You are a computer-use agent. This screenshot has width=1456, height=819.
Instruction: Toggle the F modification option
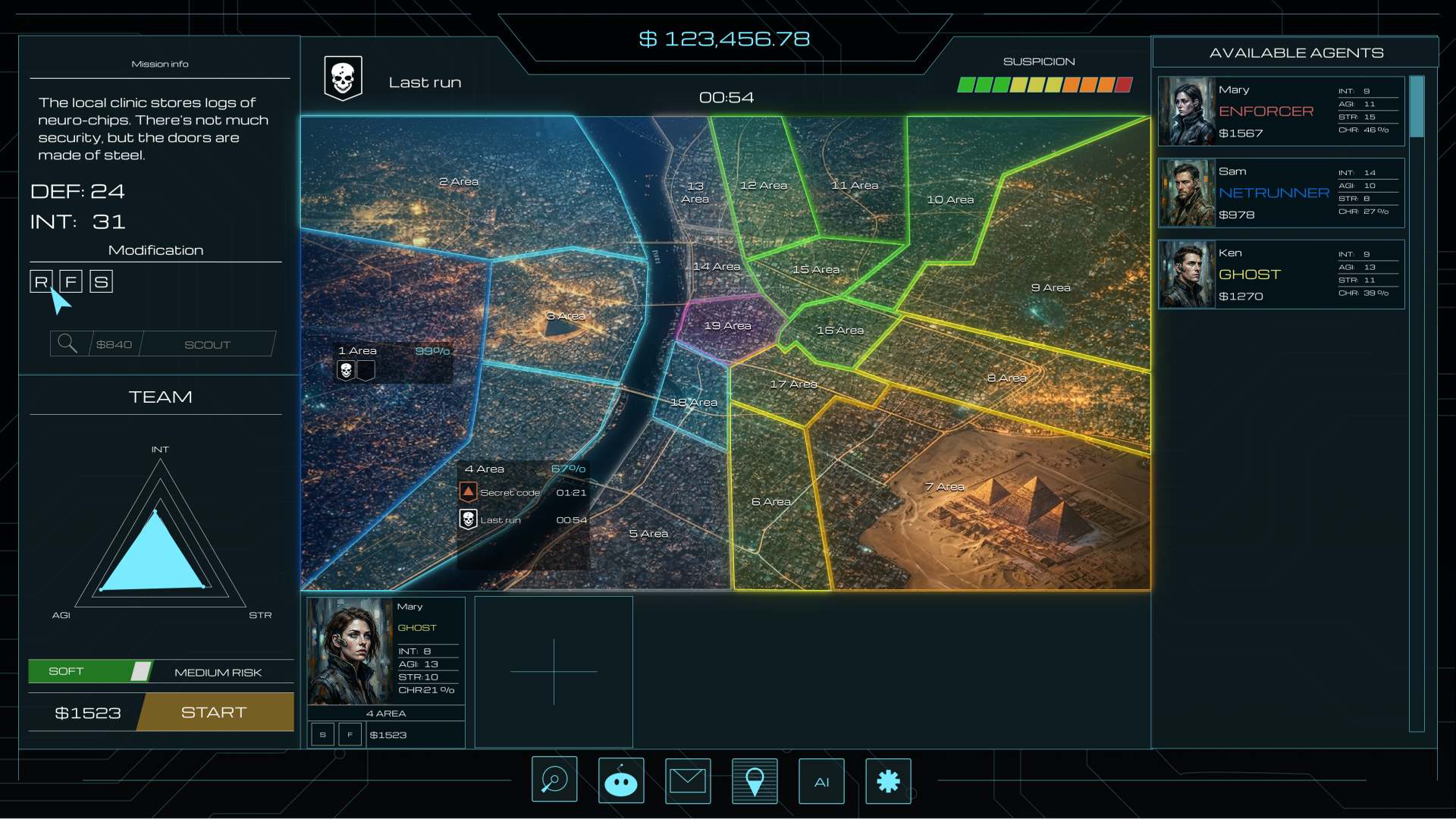coord(71,281)
